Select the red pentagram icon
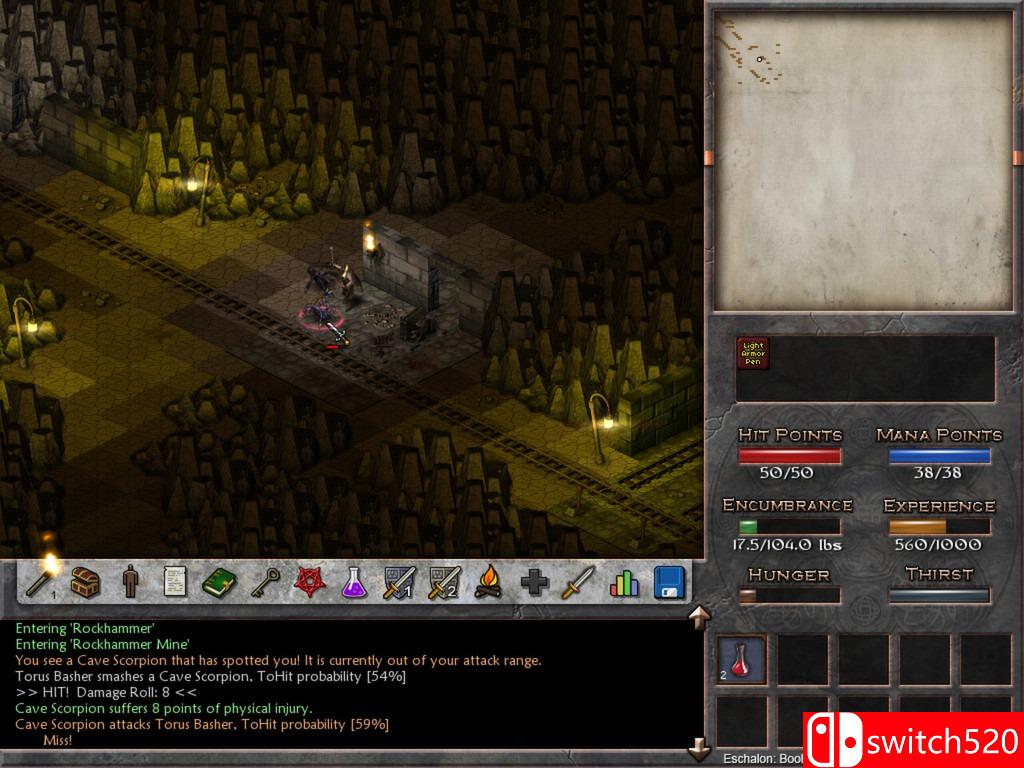Image resolution: width=1024 pixels, height=768 pixels. [x=308, y=581]
